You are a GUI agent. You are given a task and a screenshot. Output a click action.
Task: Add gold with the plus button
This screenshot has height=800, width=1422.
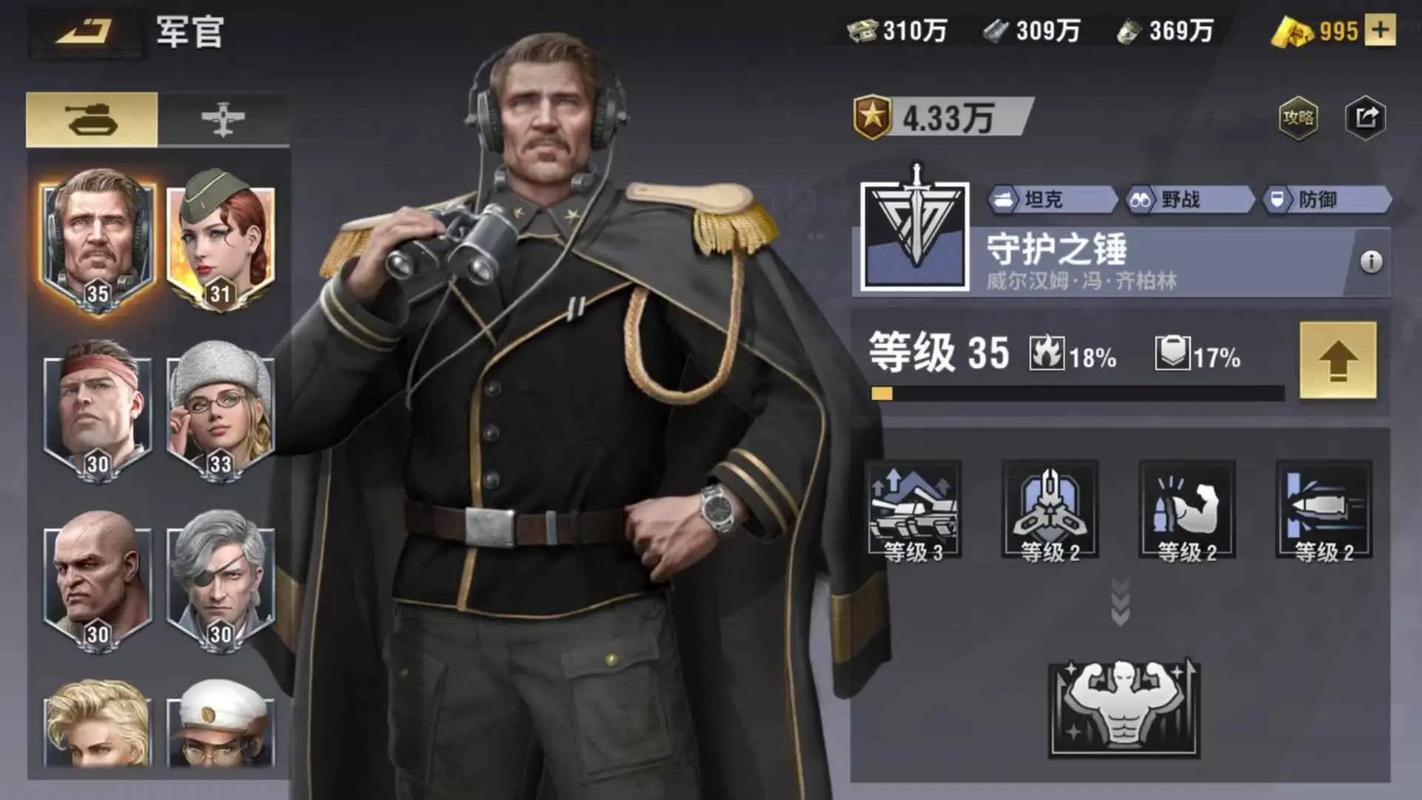[x=1380, y=31]
